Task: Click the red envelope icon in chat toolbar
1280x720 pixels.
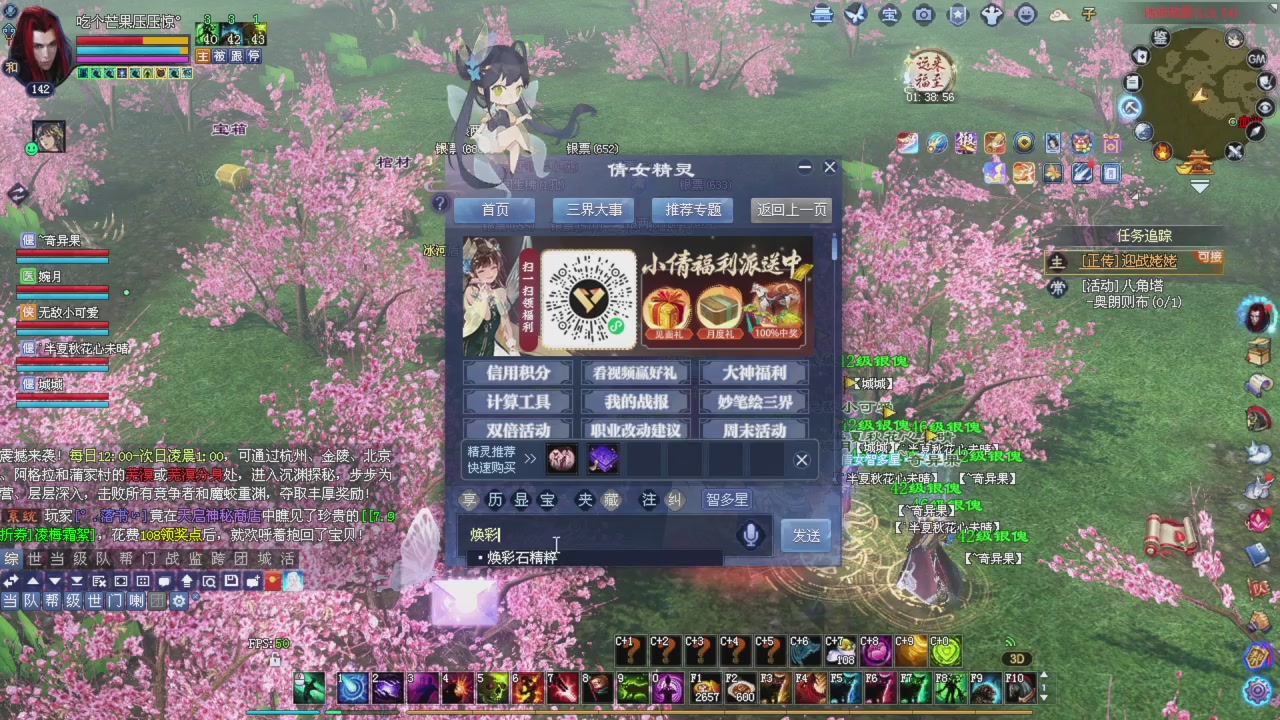Action: [273, 582]
